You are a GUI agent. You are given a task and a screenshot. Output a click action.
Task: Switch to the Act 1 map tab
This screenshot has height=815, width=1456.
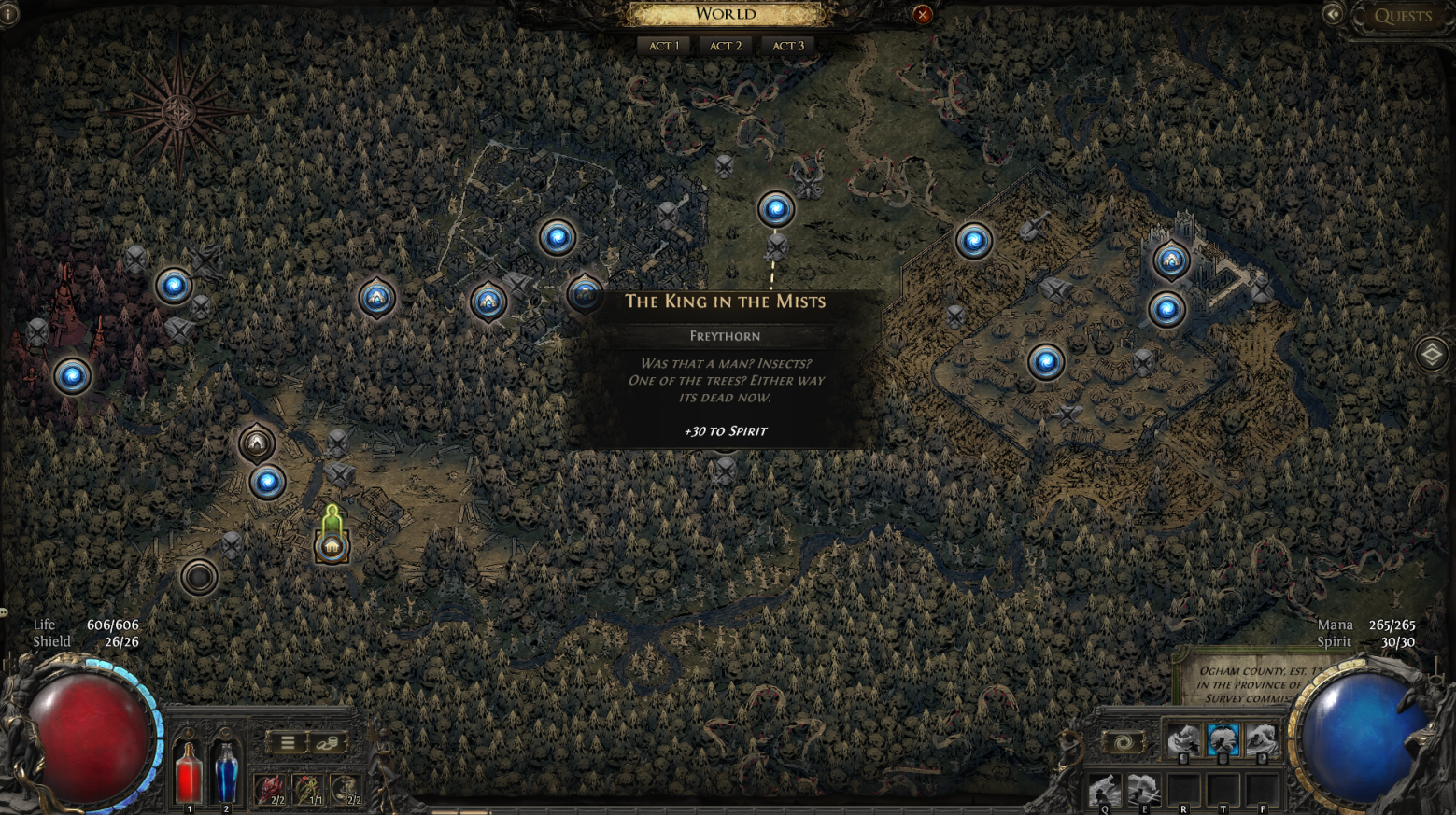(664, 46)
